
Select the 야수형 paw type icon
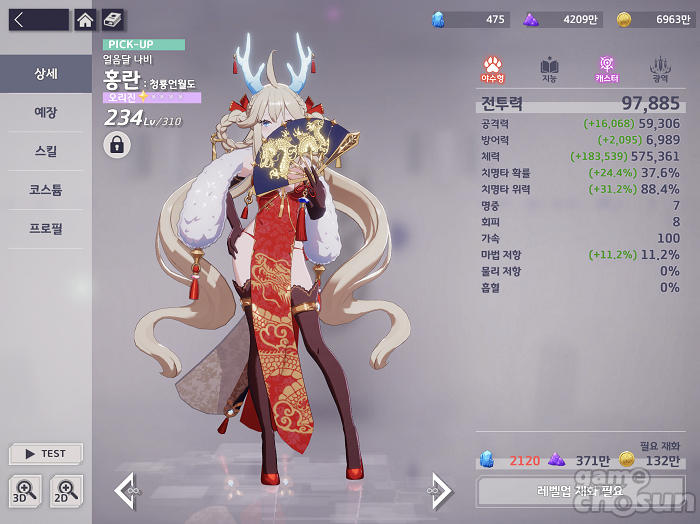[493, 69]
